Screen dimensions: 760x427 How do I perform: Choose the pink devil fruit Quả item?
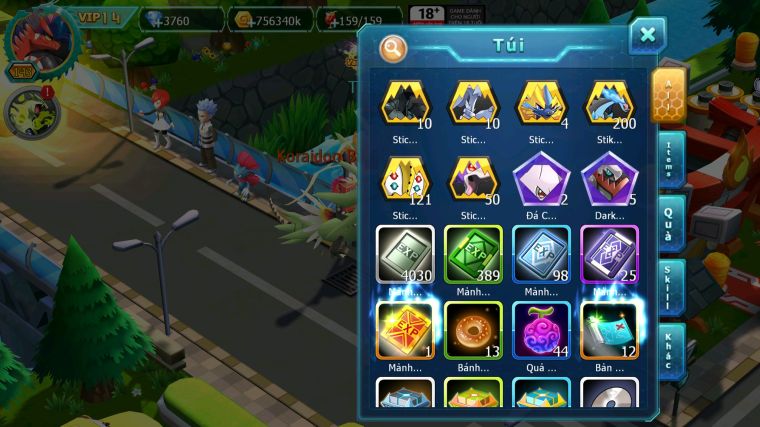(x=541, y=330)
